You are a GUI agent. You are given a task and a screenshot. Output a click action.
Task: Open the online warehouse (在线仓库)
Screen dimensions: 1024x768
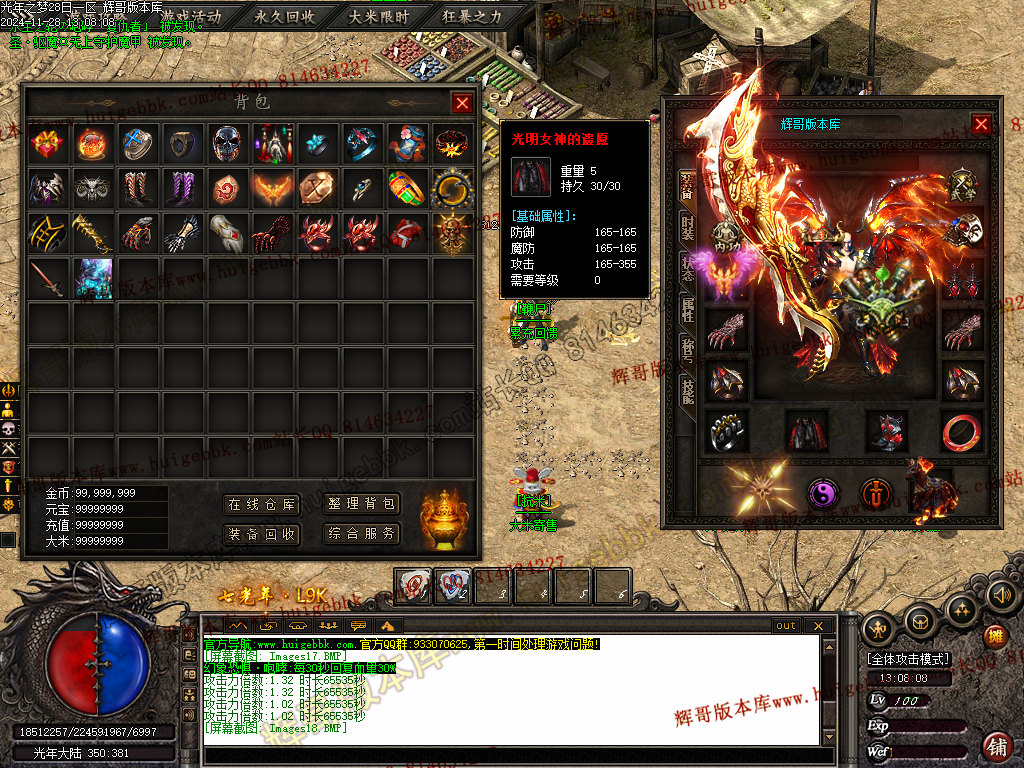pyautogui.click(x=262, y=504)
